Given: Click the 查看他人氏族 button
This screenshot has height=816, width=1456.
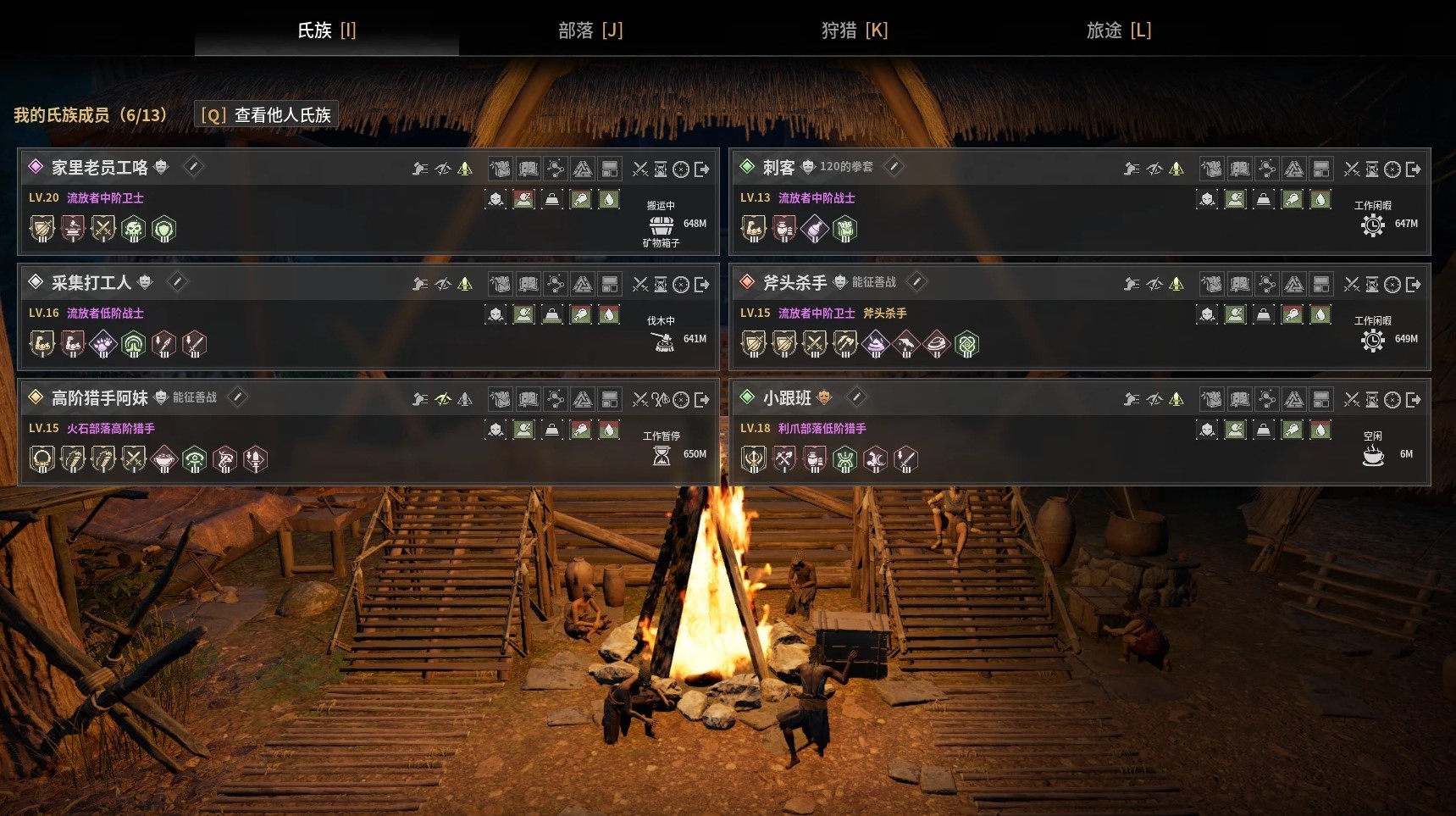Looking at the screenshot, I should coord(266,114).
